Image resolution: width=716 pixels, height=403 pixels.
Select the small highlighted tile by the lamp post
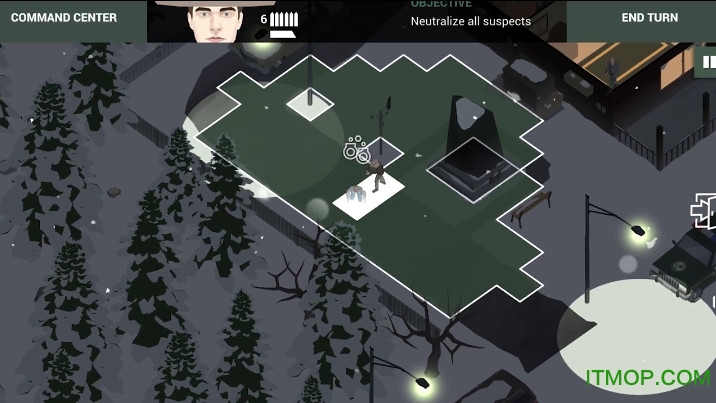click(x=310, y=104)
